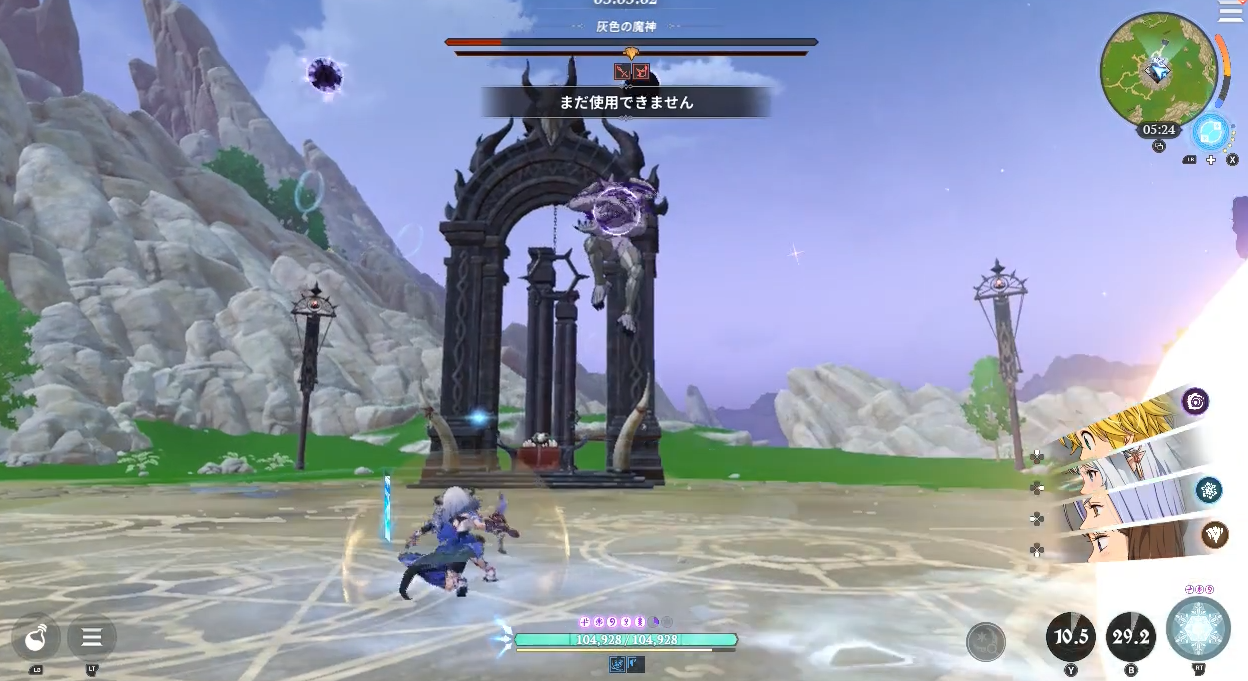Image resolution: width=1248 pixels, height=681 pixels.
Task: Toggle the small window icon below the minimap timer
Action: click(1159, 146)
